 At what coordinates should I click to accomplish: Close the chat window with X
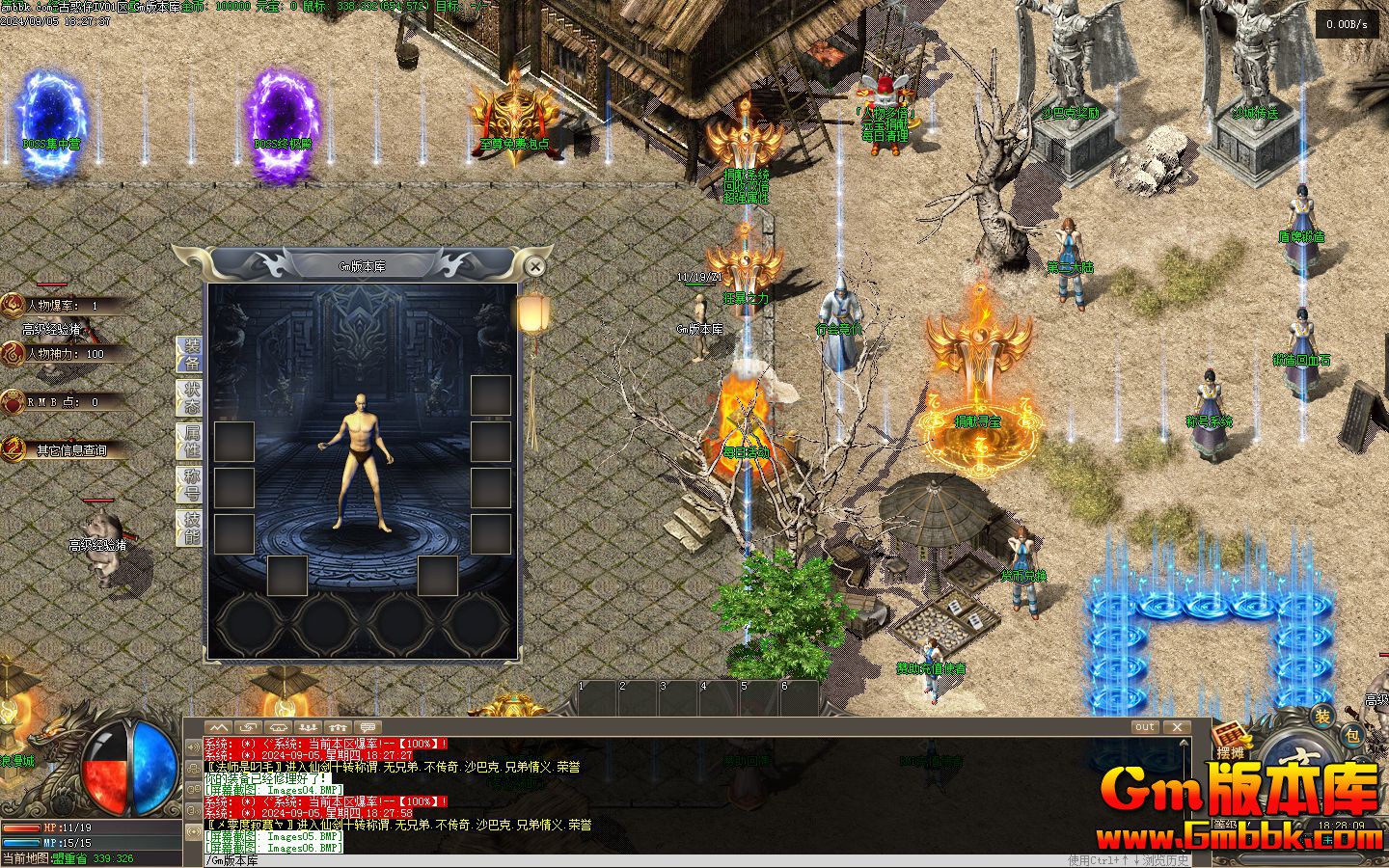click(x=1177, y=727)
